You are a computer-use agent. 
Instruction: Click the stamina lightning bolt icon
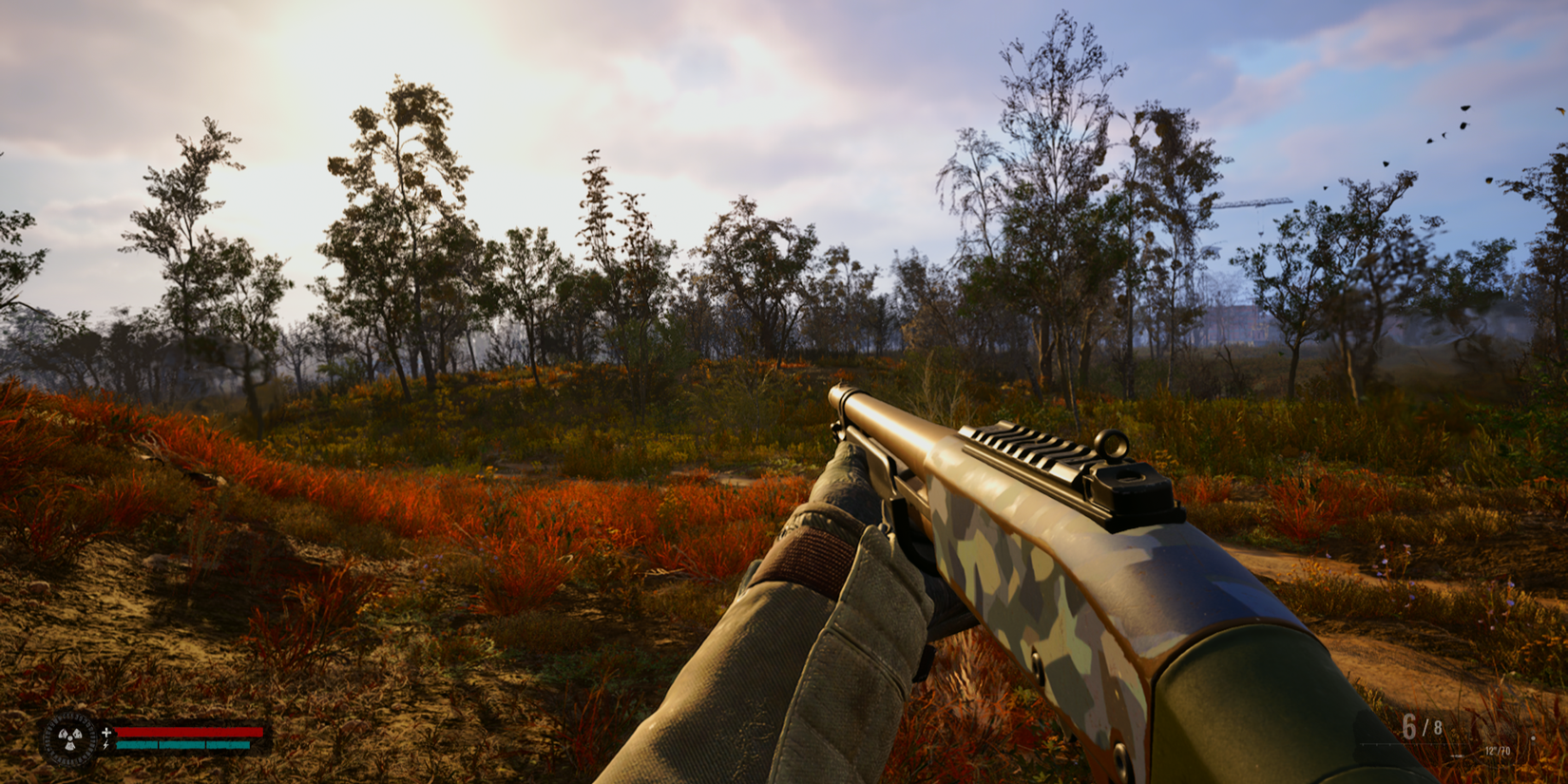coord(106,745)
